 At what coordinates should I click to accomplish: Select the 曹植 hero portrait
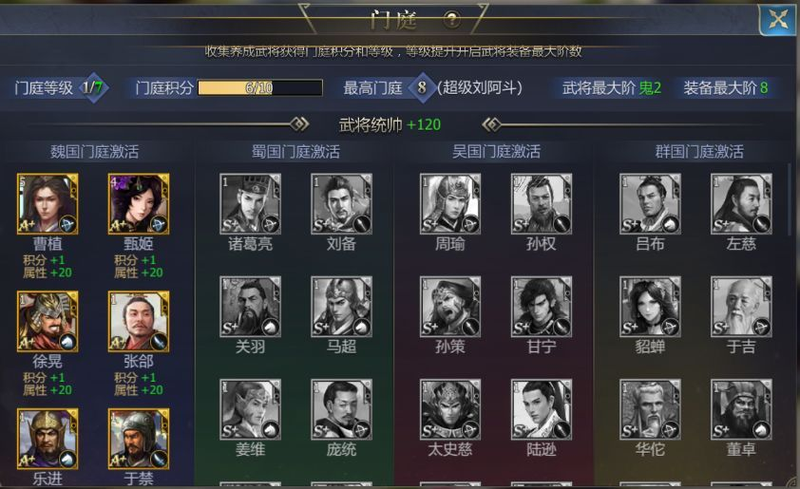pos(48,204)
